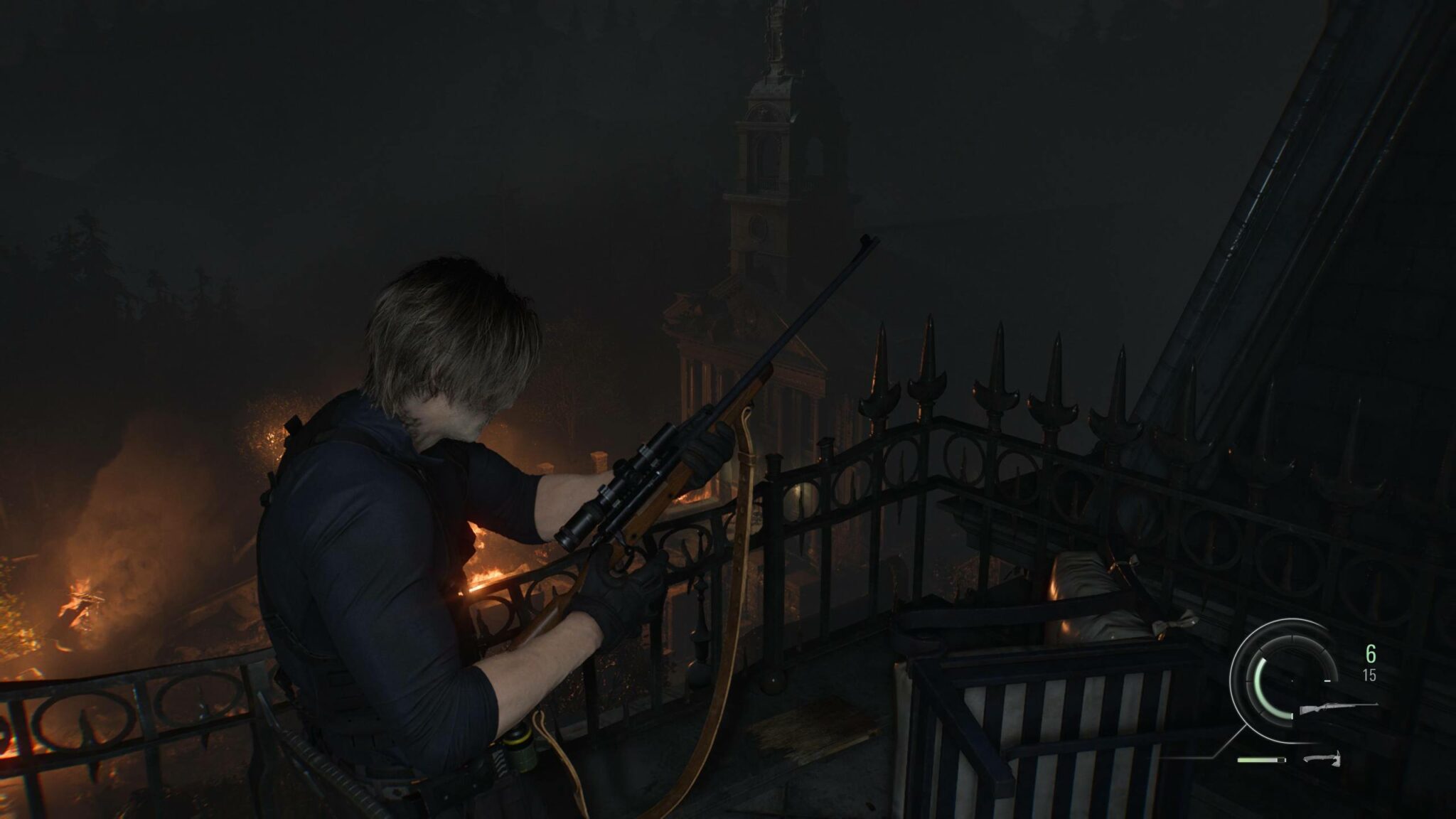
Task: Click the small reload tick mark on the gauge
Action: (1327, 680)
